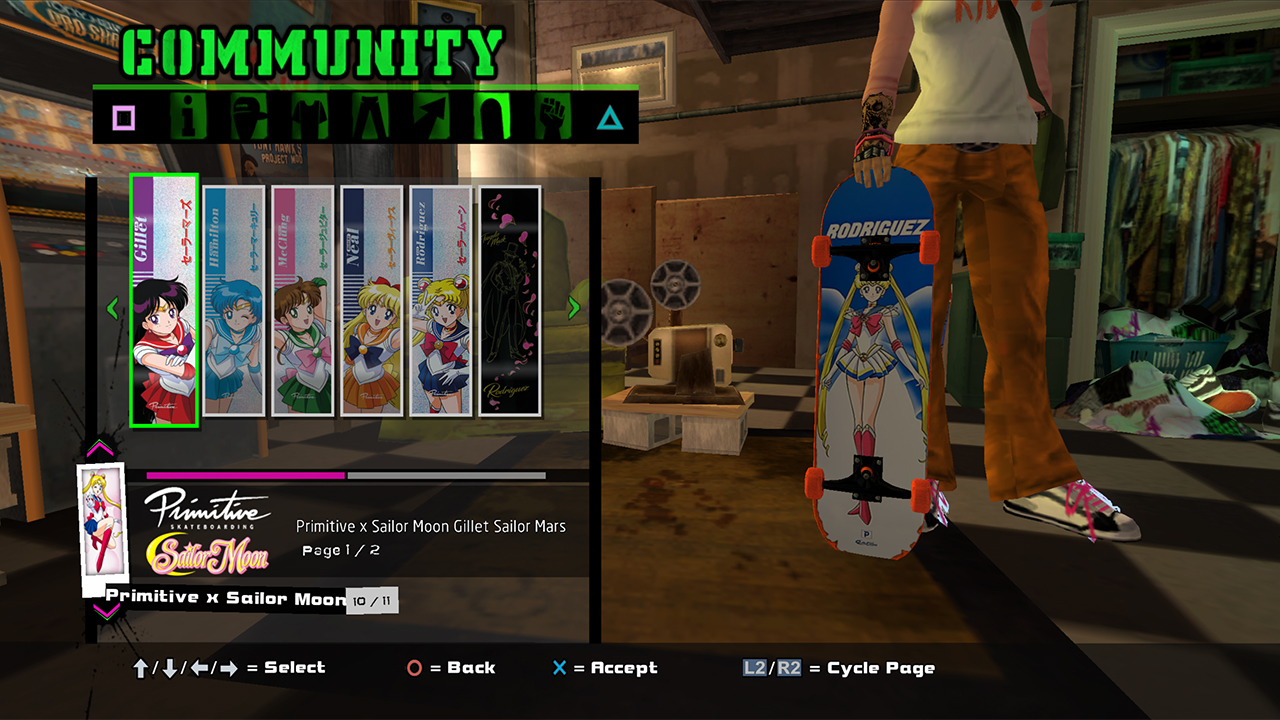Switch to the highlighted skateboard deck tab
The image size is (1280, 720).
pyautogui.click(x=491, y=118)
